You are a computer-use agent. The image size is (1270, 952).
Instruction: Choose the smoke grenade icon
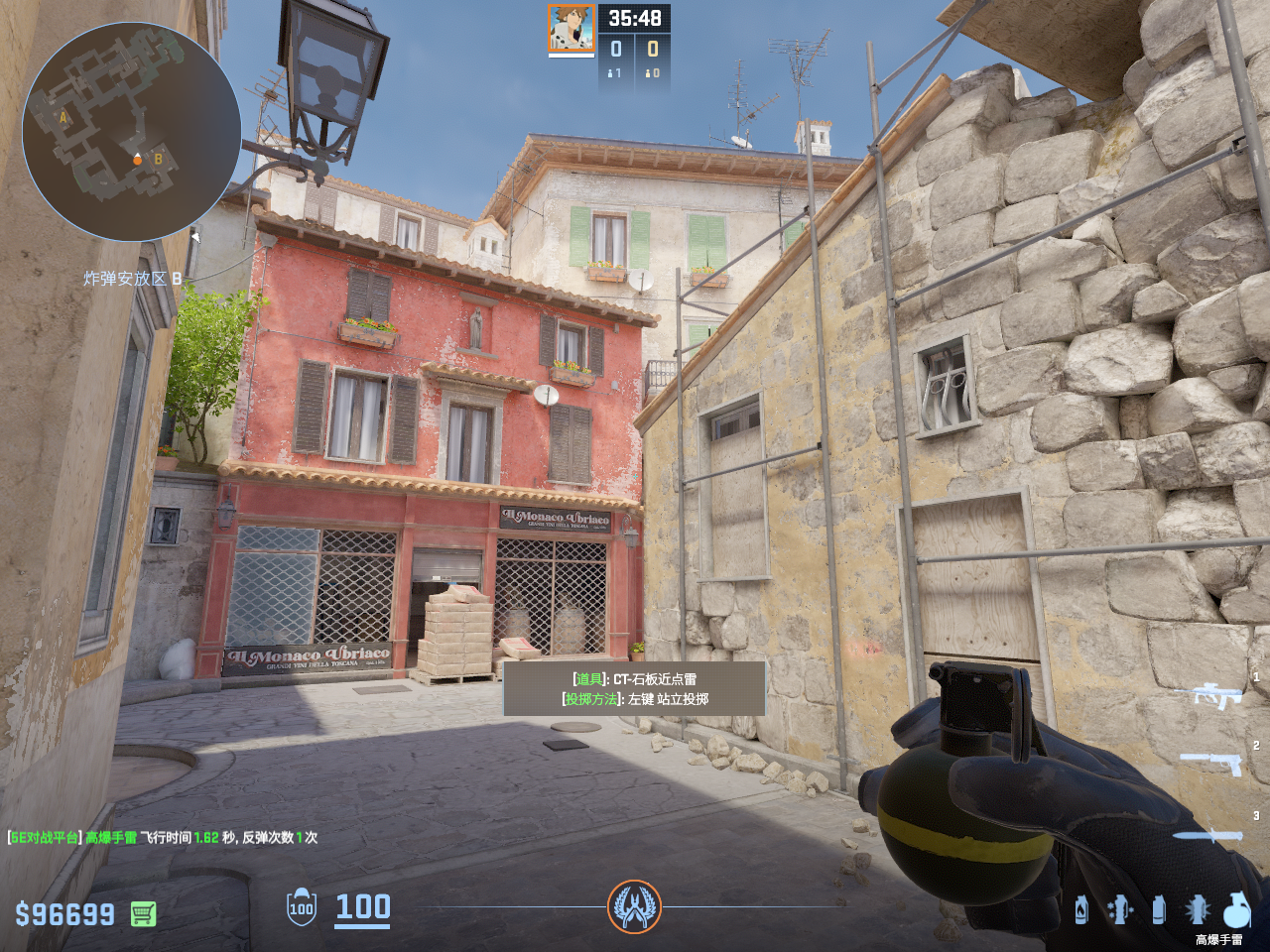pos(1158,909)
